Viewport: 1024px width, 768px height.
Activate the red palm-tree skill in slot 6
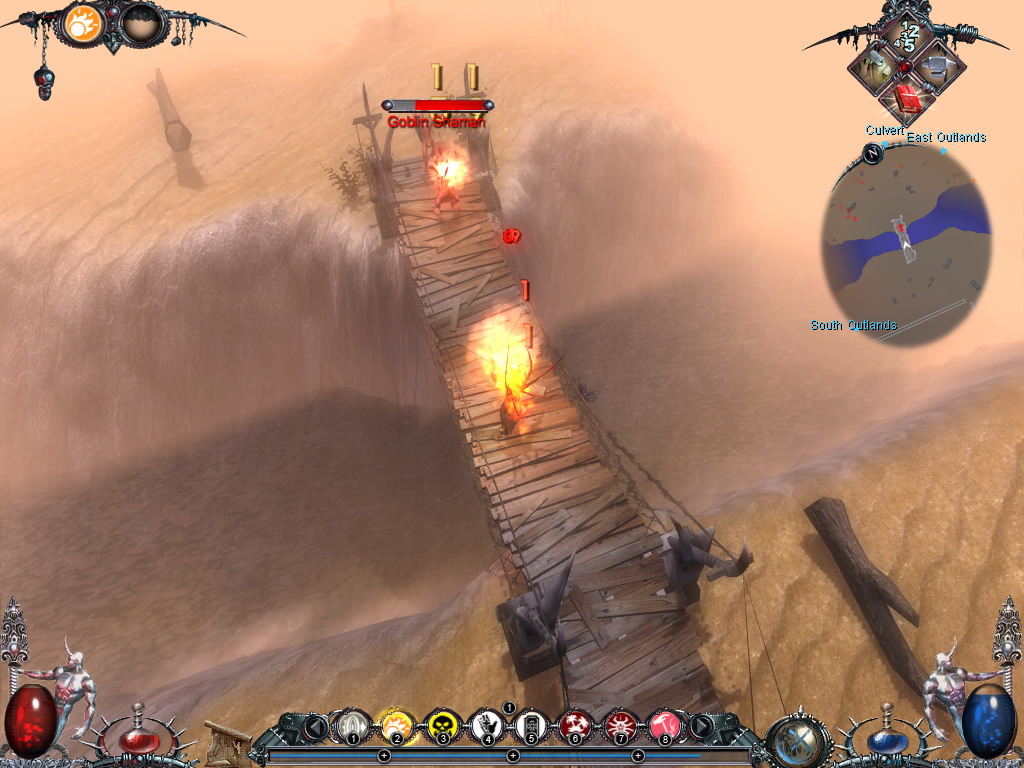tap(575, 725)
